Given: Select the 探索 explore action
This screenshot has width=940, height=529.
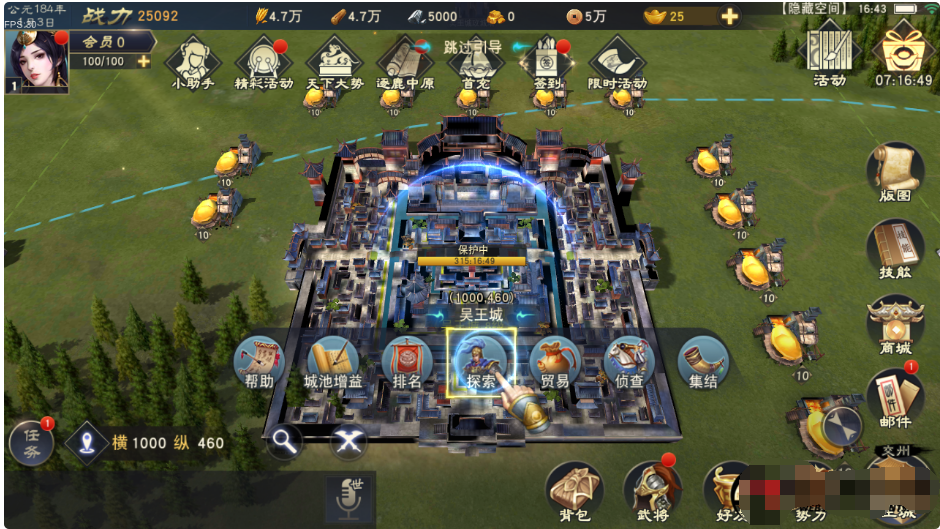Looking at the screenshot, I should pos(481,360).
